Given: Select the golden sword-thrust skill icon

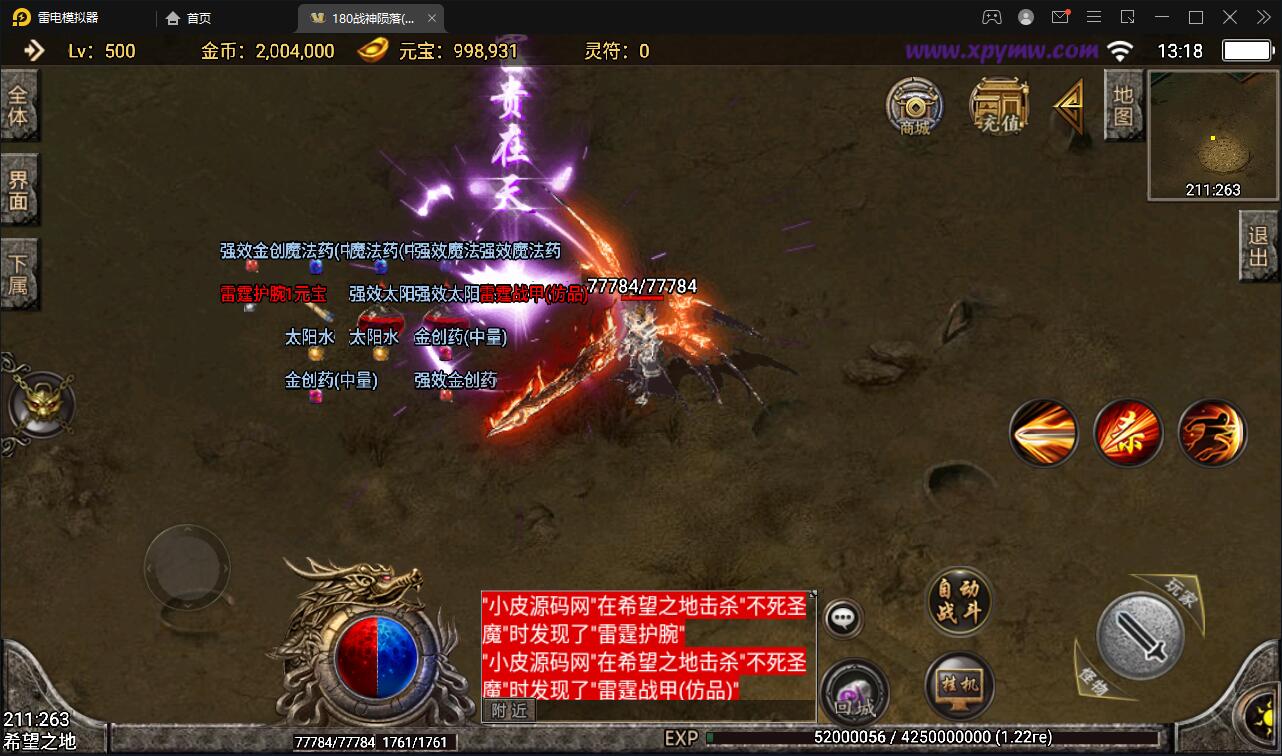Looking at the screenshot, I should pos(1044,431).
